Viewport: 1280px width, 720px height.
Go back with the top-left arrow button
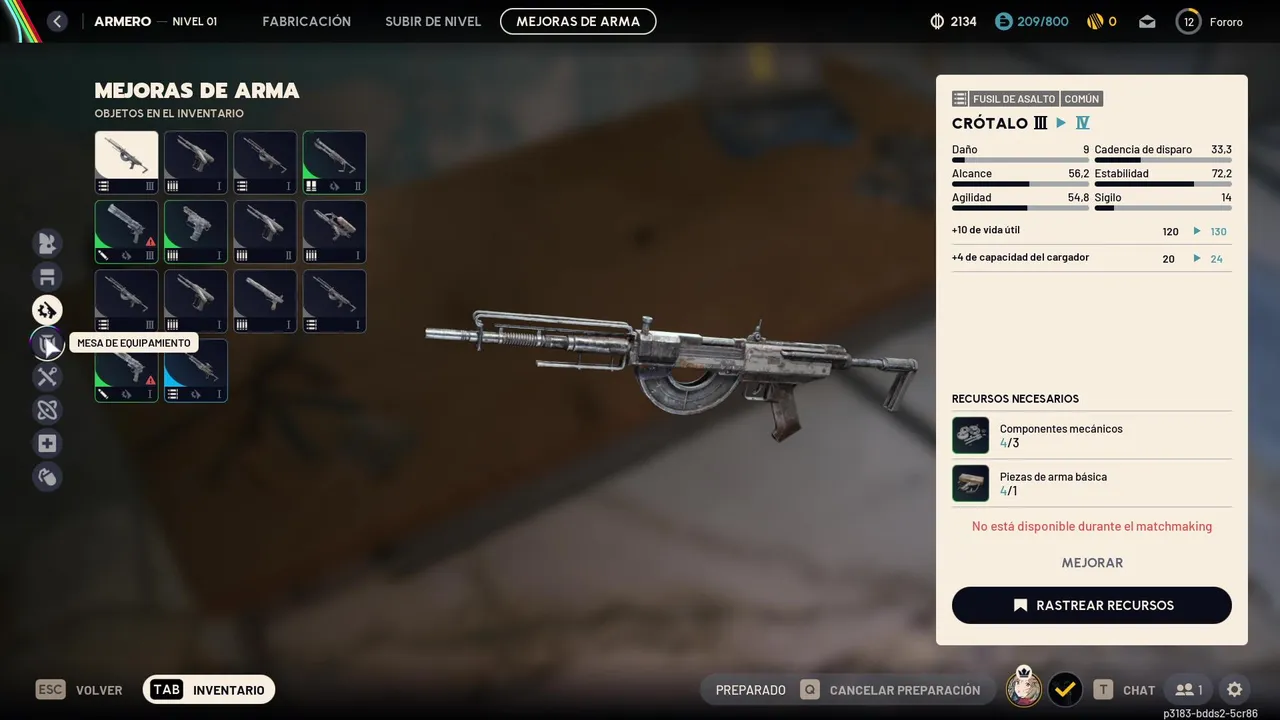(x=57, y=21)
